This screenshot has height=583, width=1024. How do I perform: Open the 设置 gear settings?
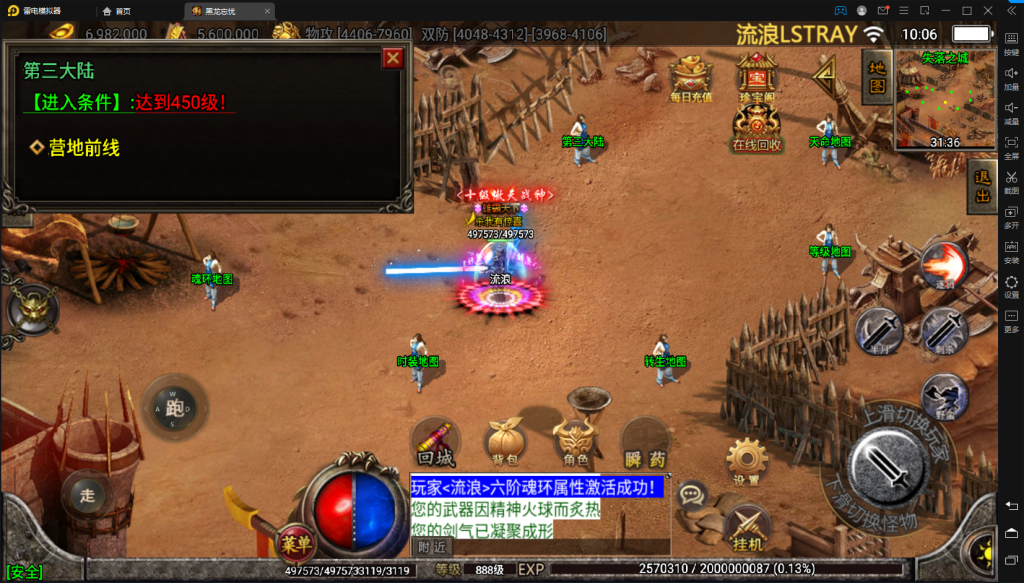[745, 462]
